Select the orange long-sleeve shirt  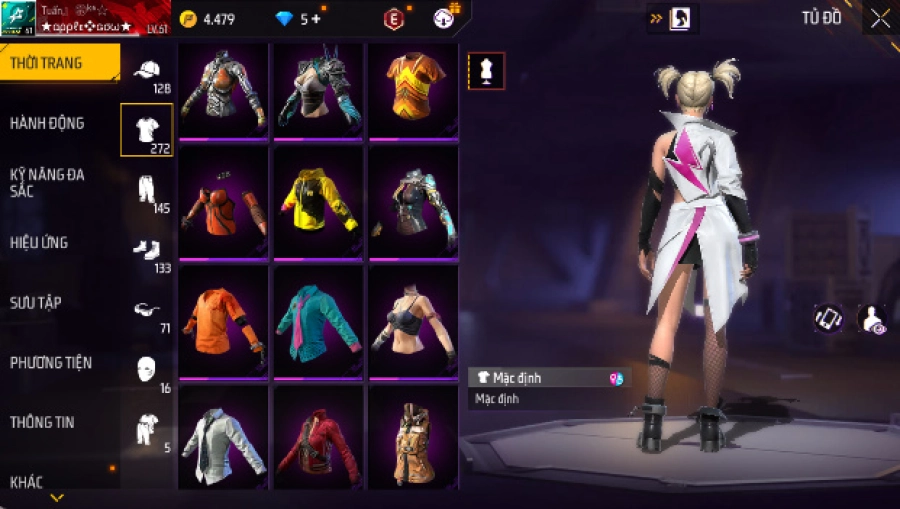pos(223,320)
